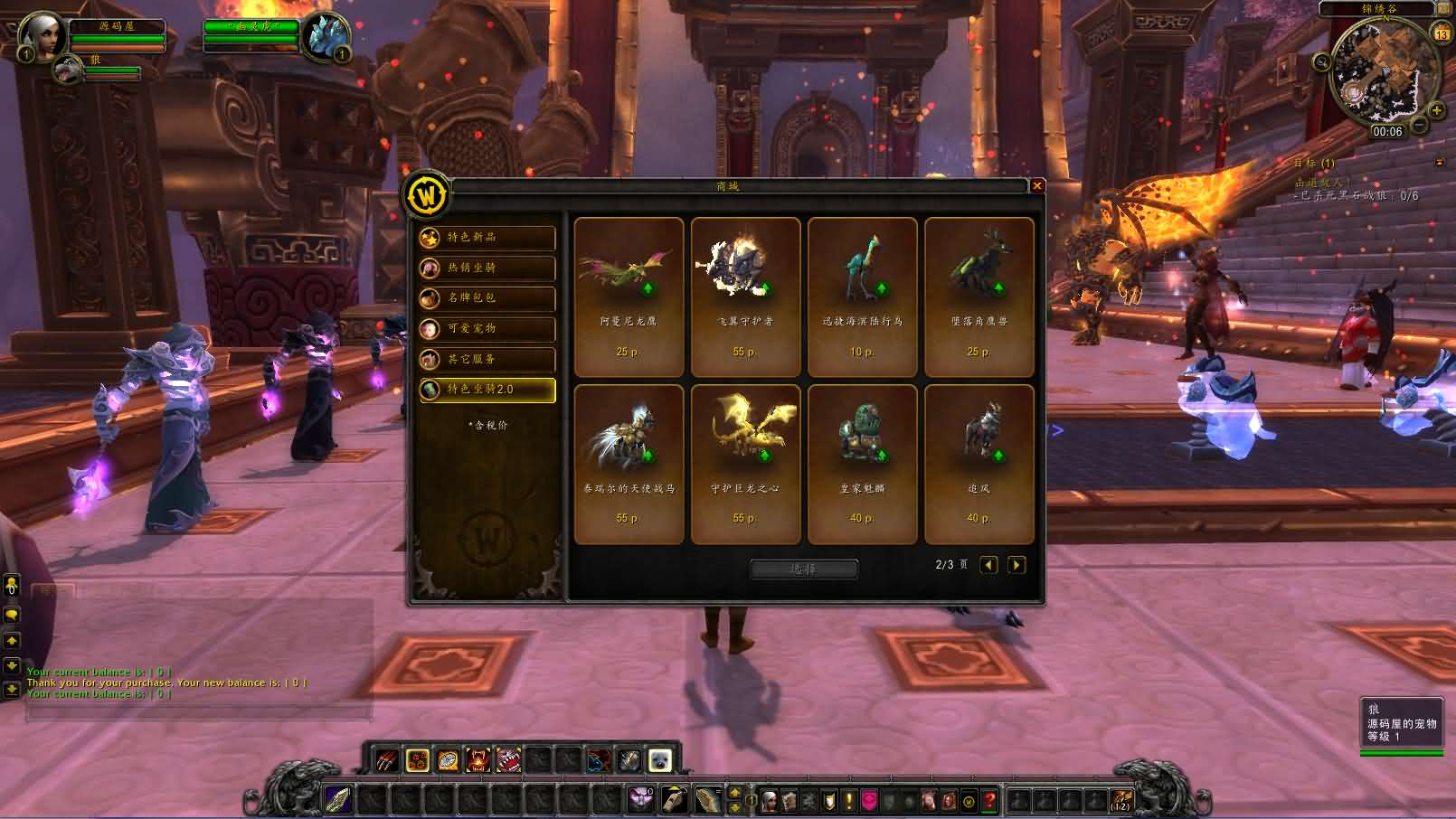Collapse the 目标 objectives tracker arrow
1456x819 pixels.
1440,164
